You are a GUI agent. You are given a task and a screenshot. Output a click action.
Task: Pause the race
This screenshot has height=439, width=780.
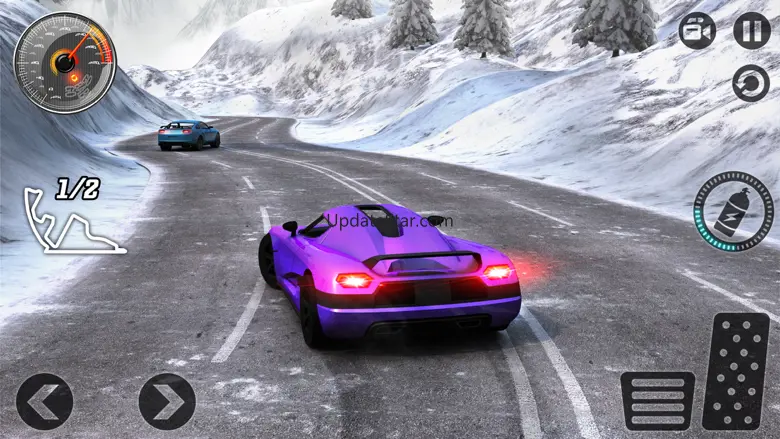[x=751, y=30]
